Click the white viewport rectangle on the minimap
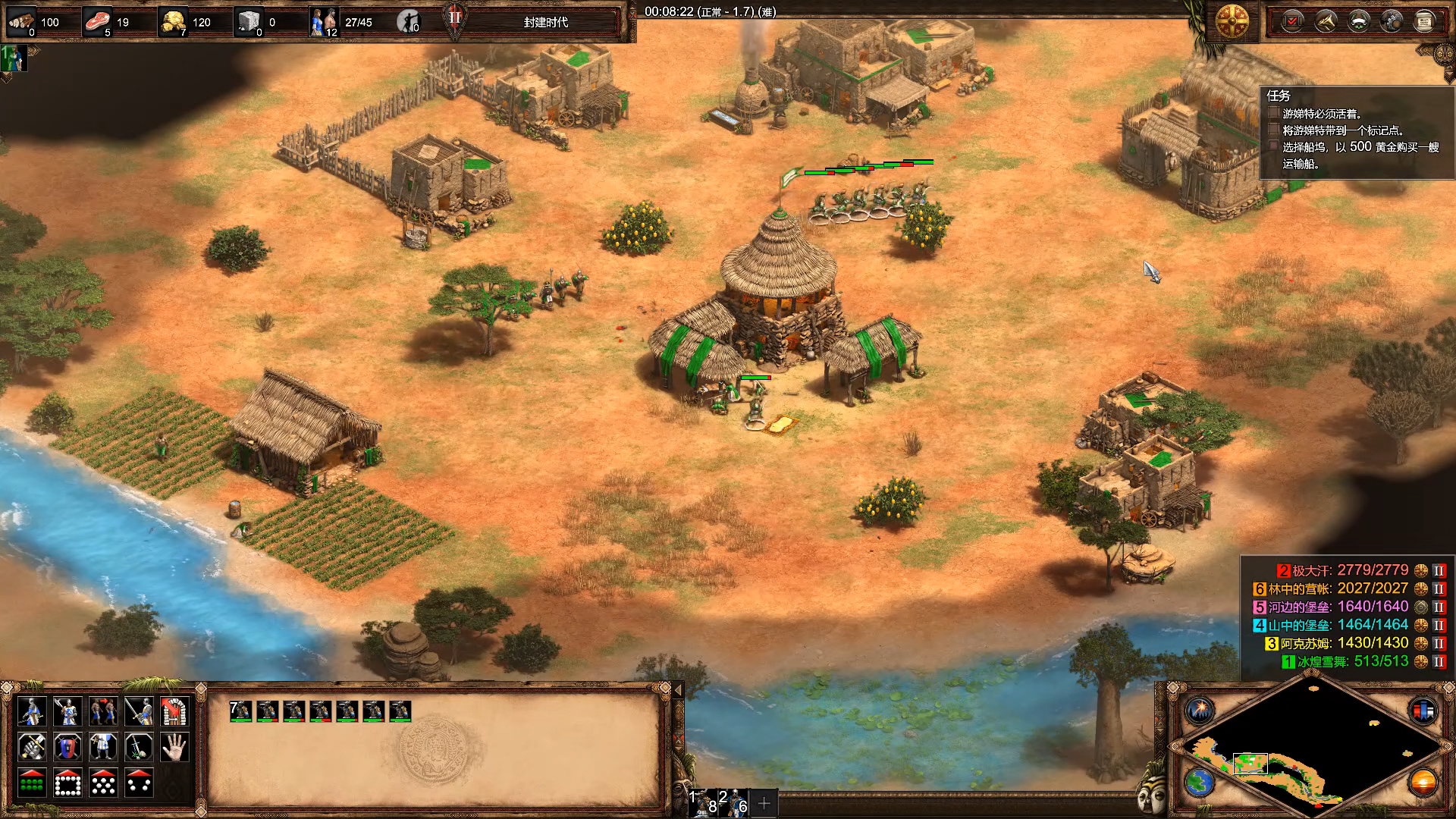1456x819 pixels. (x=1250, y=763)
